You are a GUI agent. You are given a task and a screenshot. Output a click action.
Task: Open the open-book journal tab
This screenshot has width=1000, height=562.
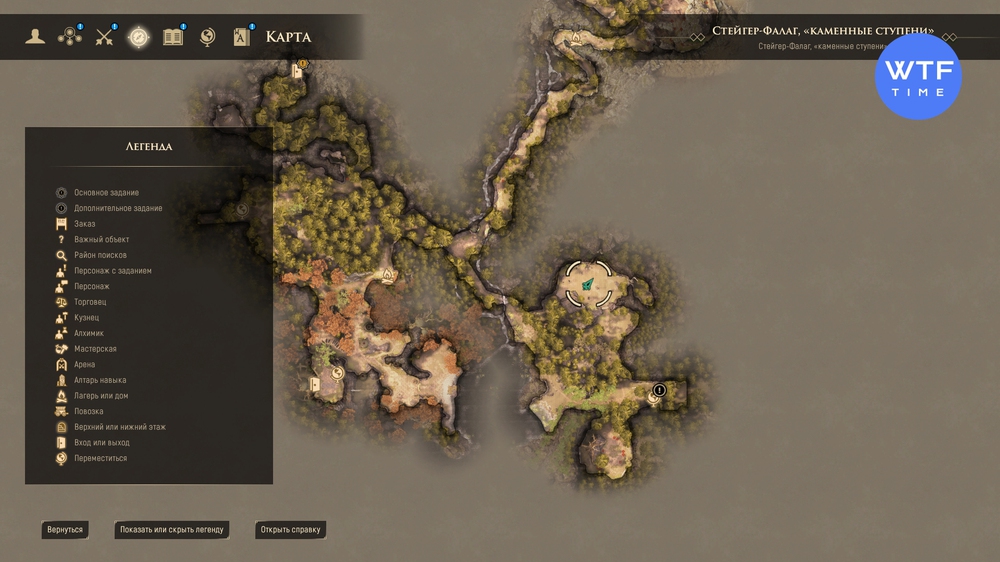[173, 37]
